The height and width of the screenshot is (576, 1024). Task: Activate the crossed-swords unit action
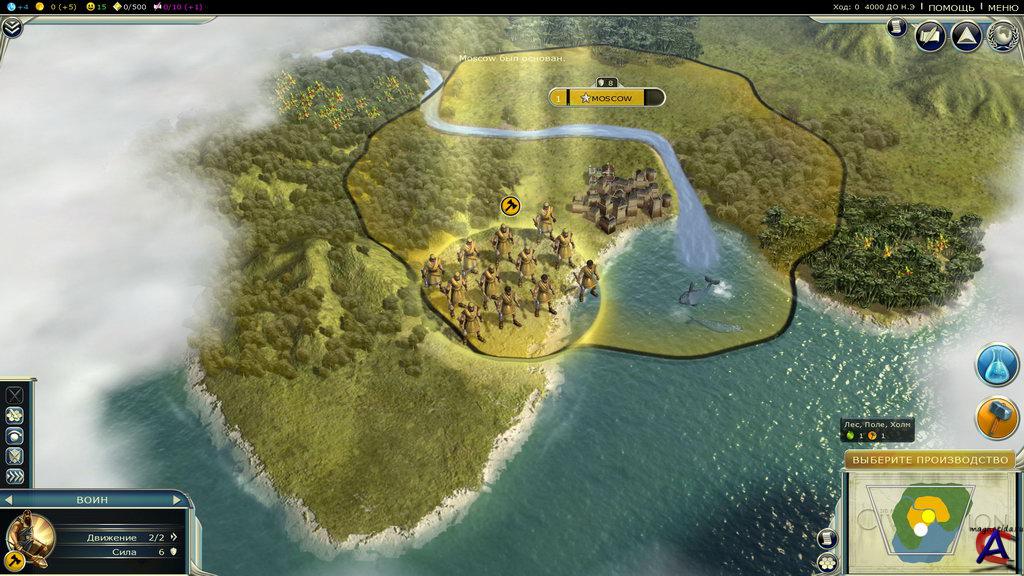tap(15, 394)
